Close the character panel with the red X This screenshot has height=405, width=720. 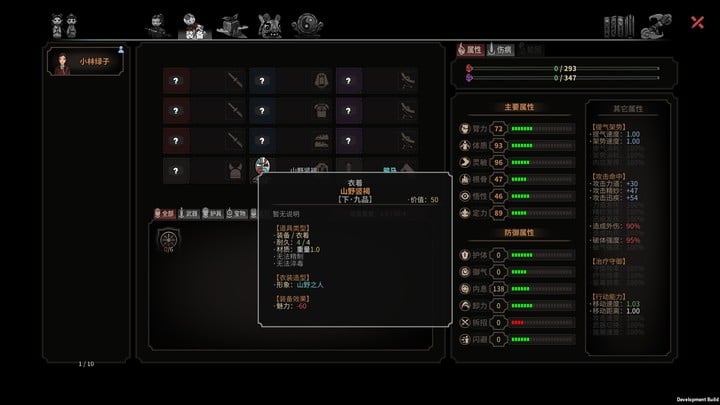click(x=698, y=21)
